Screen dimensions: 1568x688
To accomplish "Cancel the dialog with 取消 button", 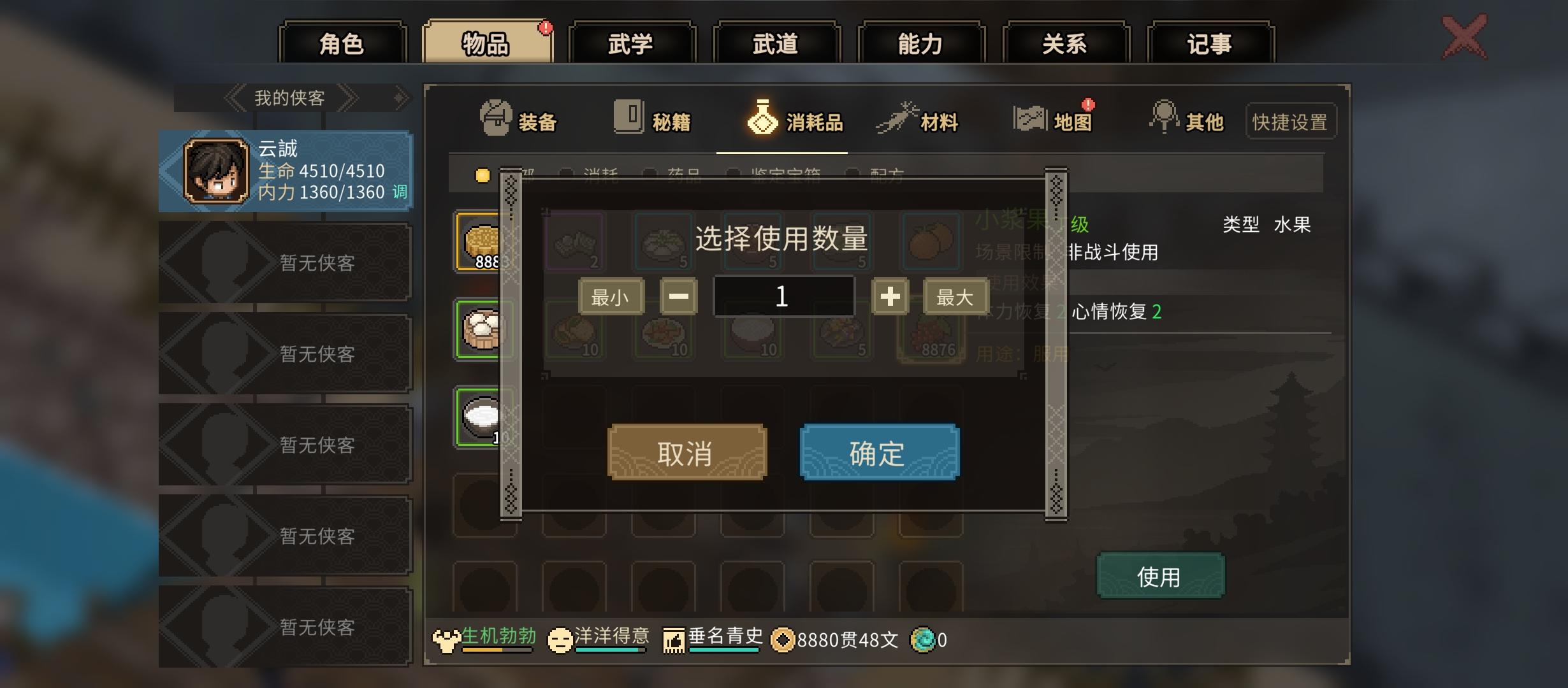I will click(x=686, y=452).
